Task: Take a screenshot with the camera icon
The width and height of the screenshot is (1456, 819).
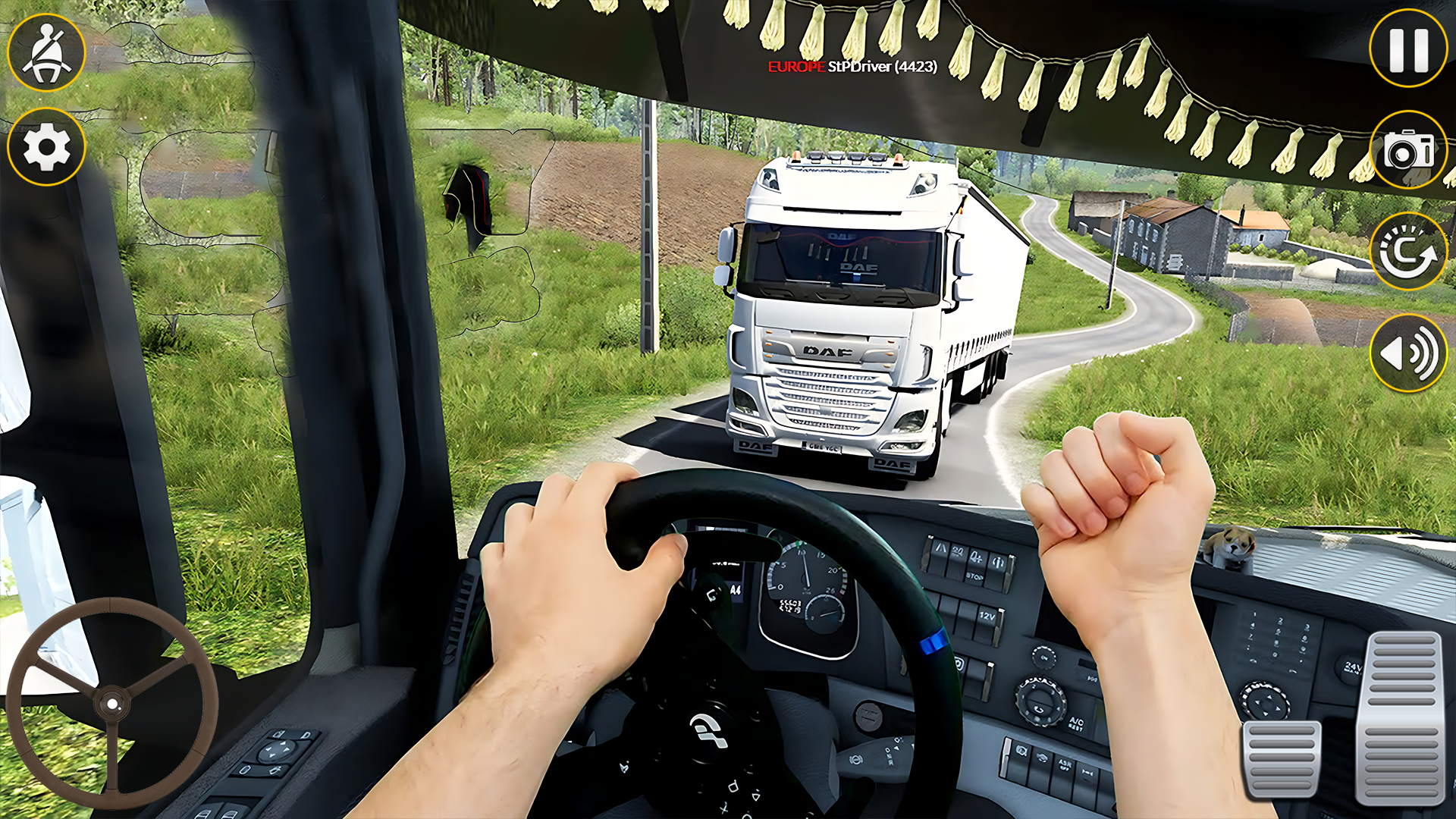Action: point(1410,150)
